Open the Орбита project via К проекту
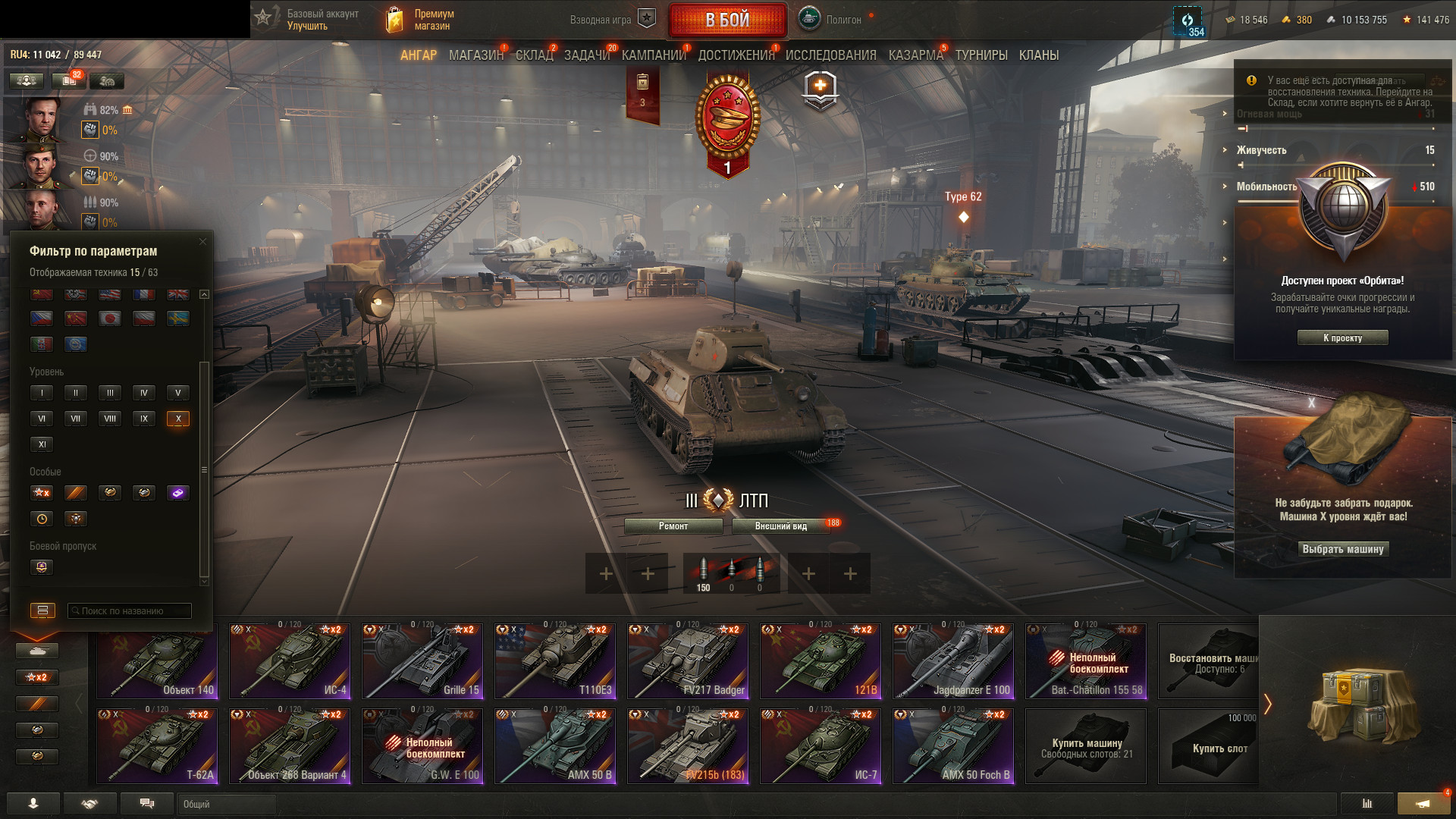Viewport: 1456px width, 819px height. [x=1342, y=338]
